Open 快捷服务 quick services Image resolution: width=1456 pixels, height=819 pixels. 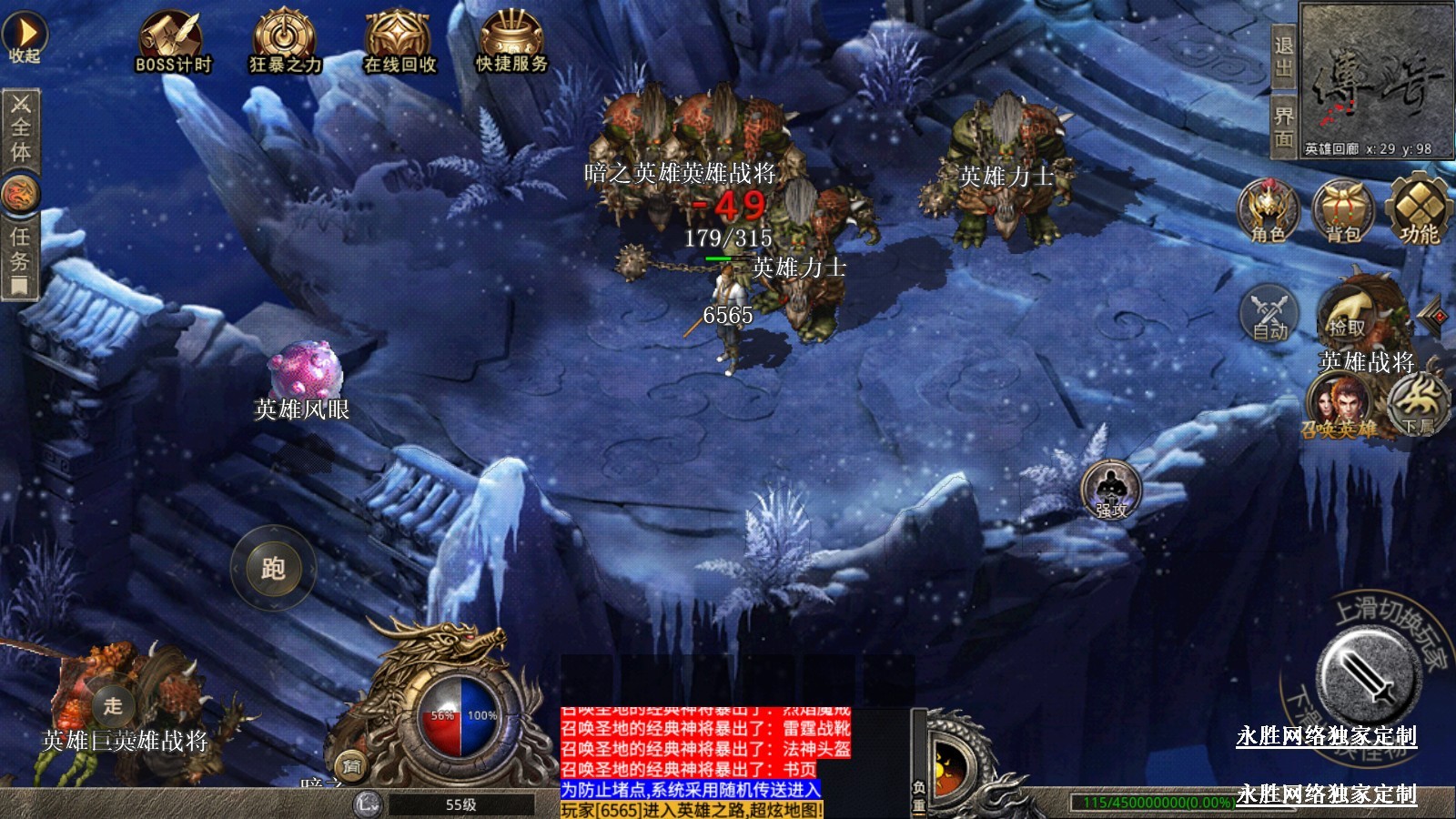tap(511, 41)
